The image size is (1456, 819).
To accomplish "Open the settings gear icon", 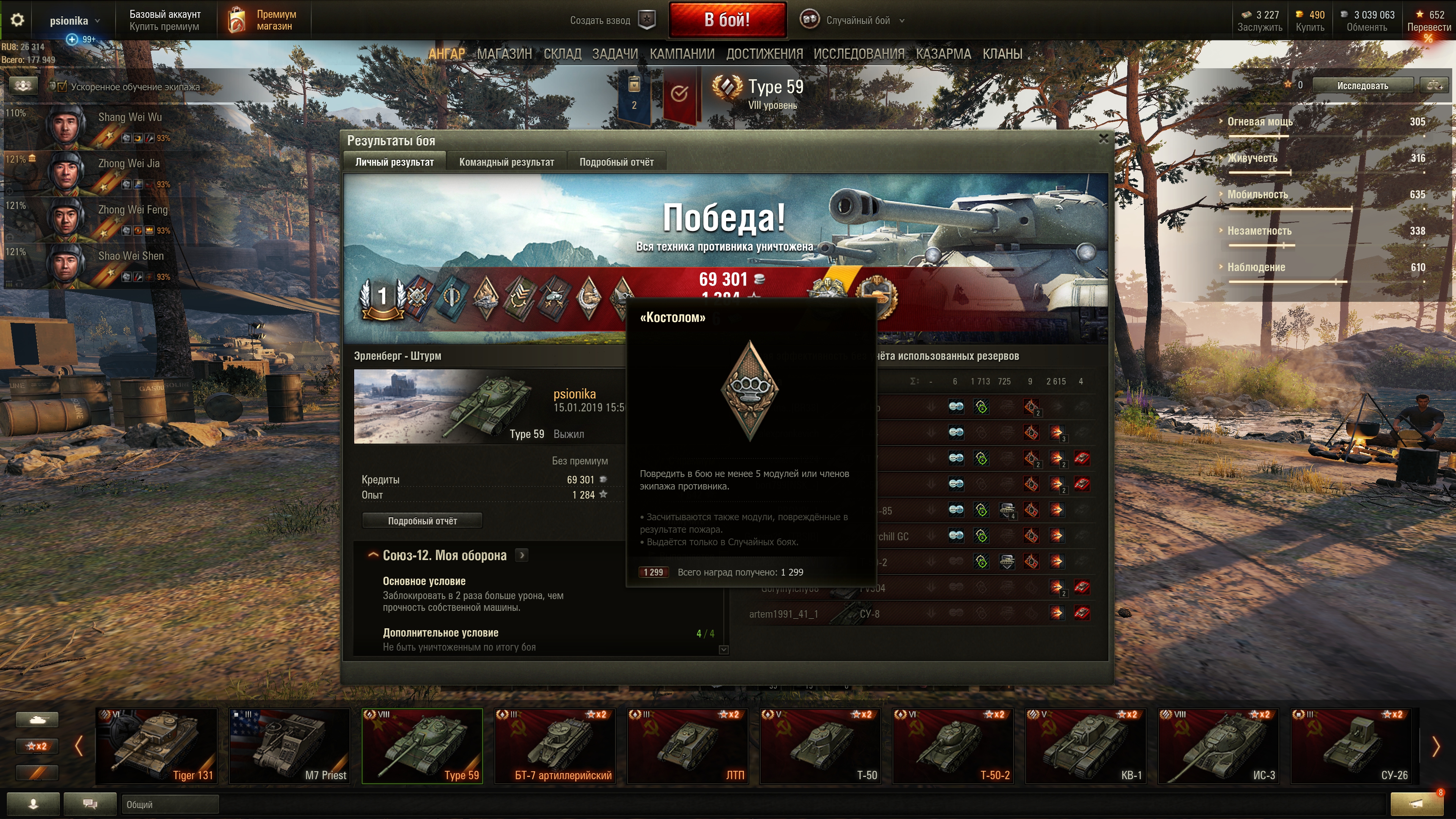I will 17,20.
